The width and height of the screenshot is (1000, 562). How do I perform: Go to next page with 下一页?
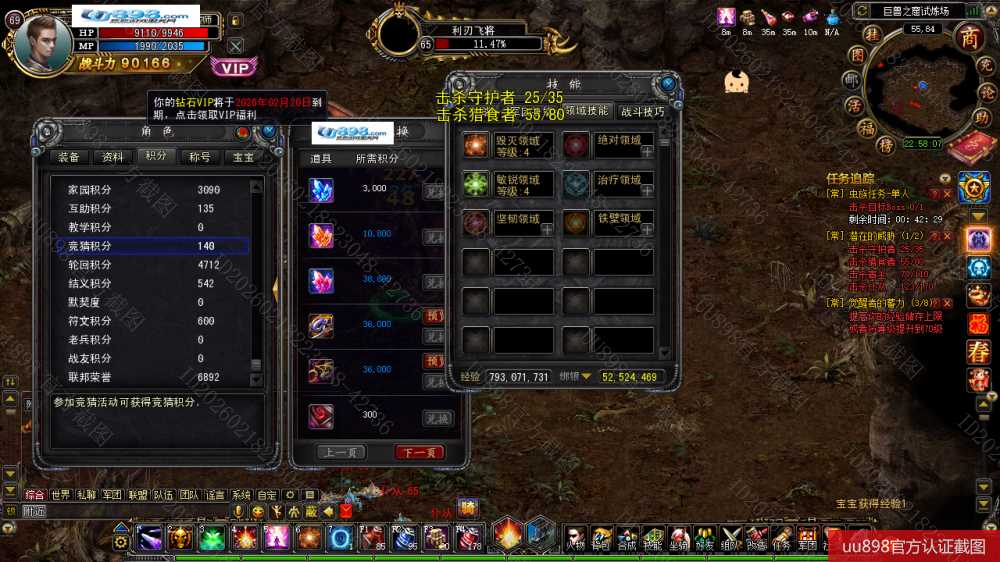tap(419, 452)
